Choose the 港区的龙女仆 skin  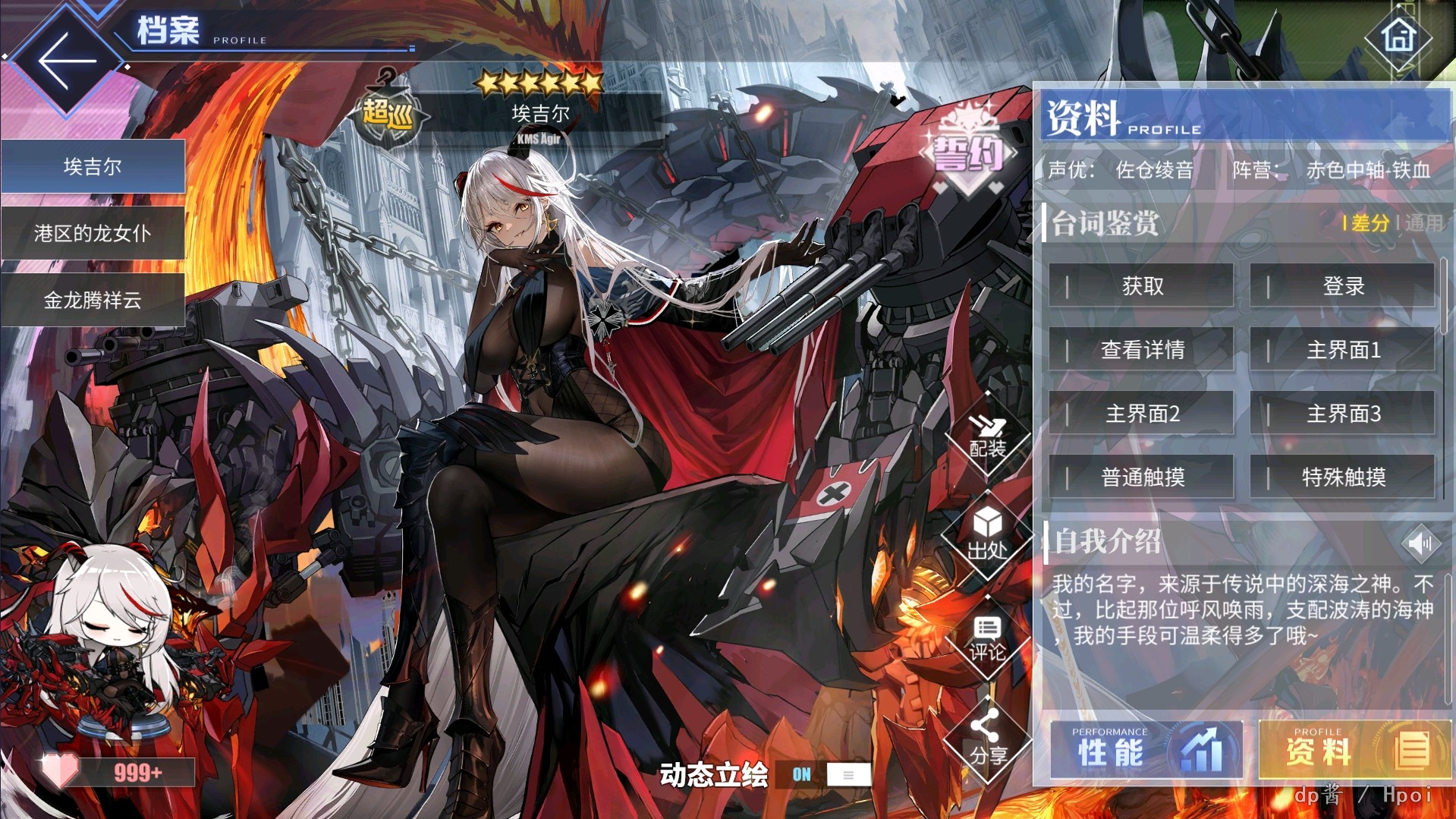coord(93,233)
